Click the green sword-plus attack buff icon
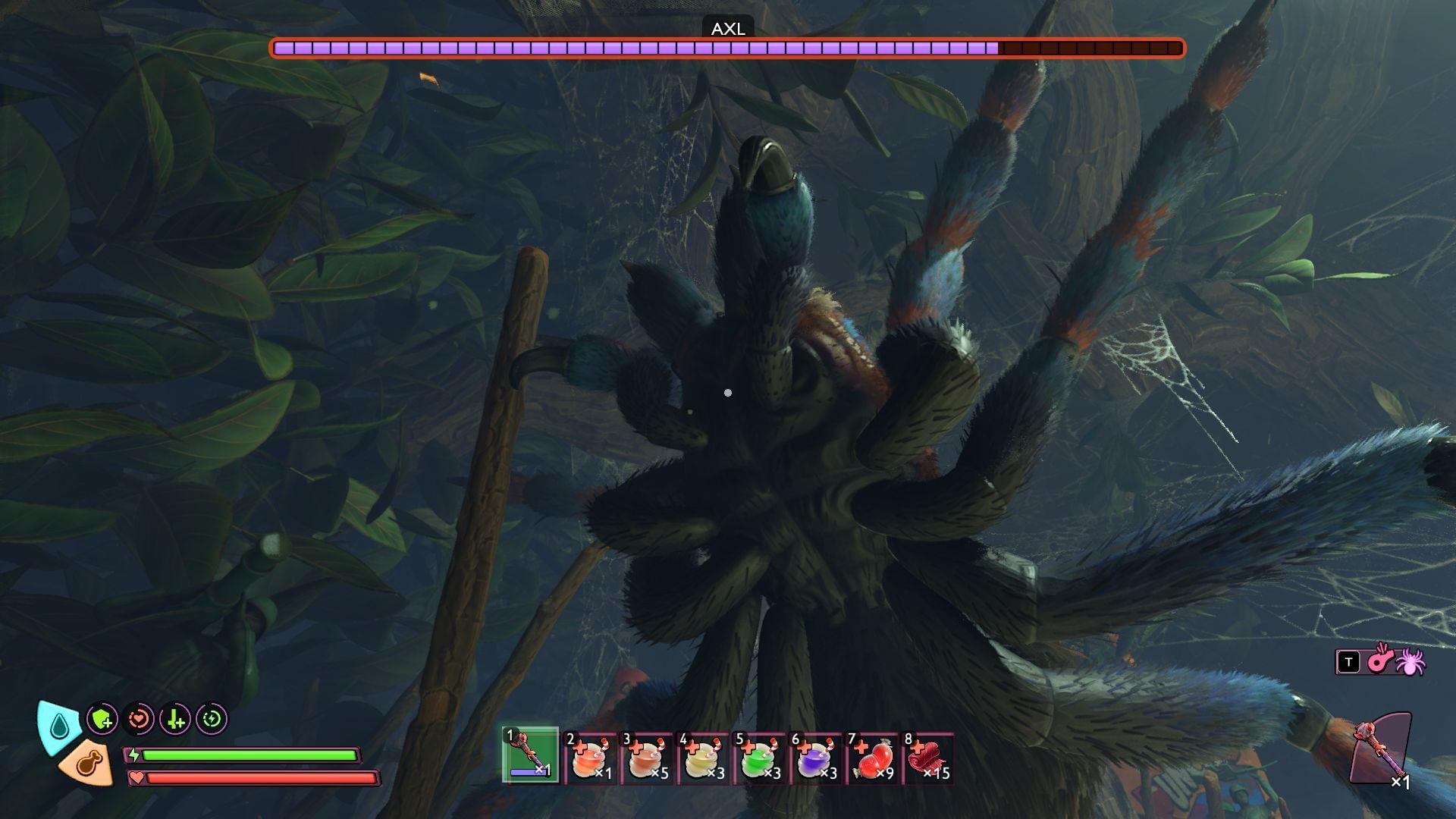 [175, 719]
